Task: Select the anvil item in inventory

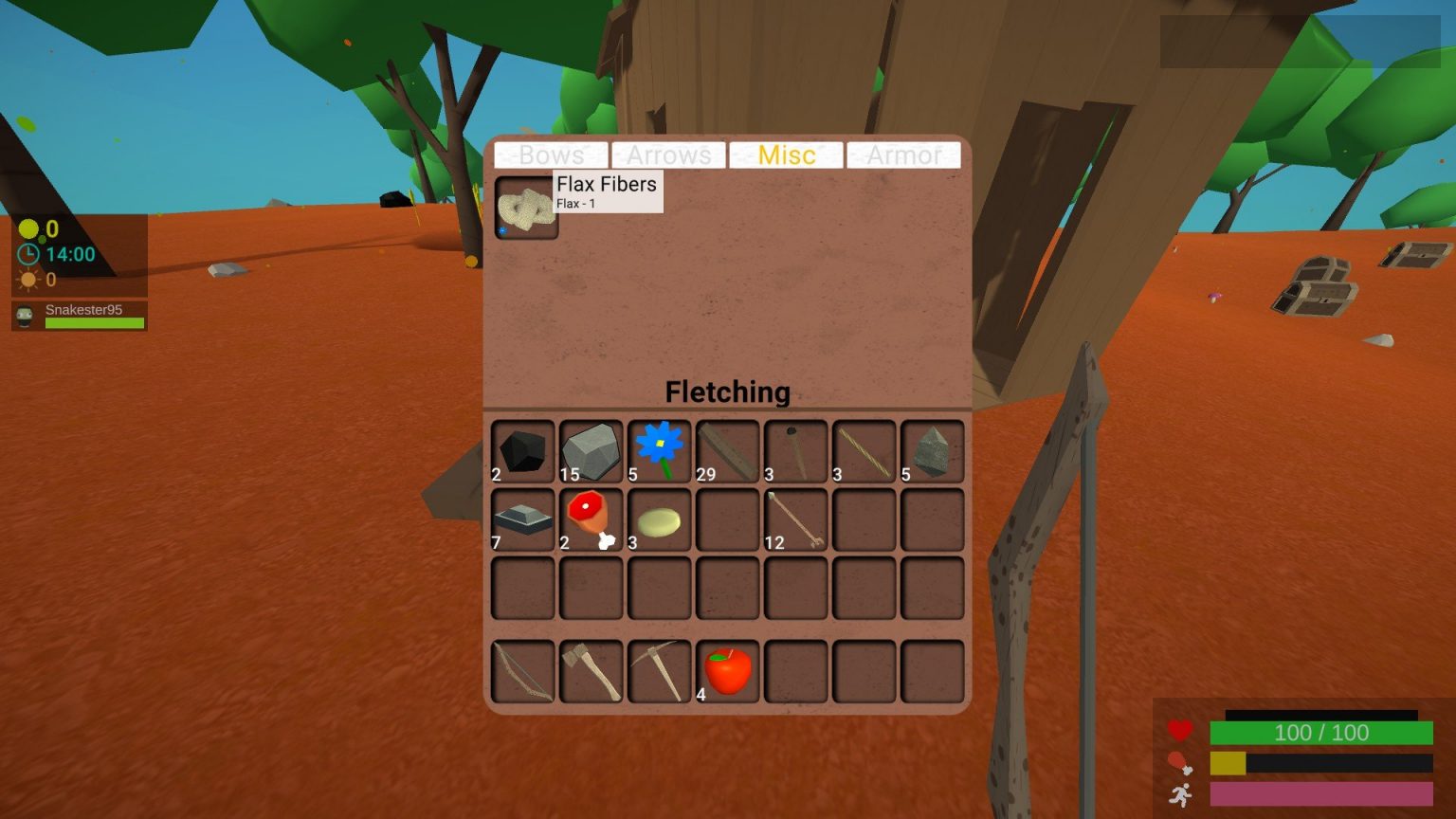Action: pos(522,519)
